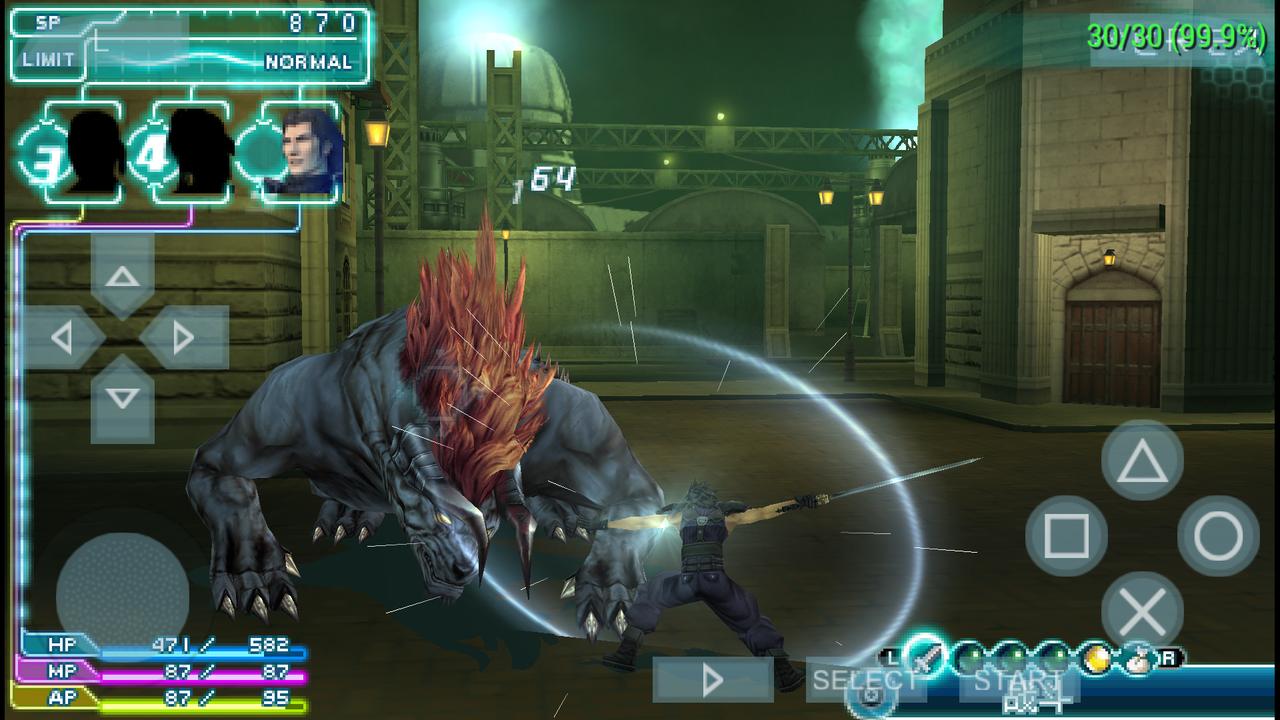Select the item pouch command icon
The height and width of the screenshot is (720, 1280).
click(x=1138, y=658)
